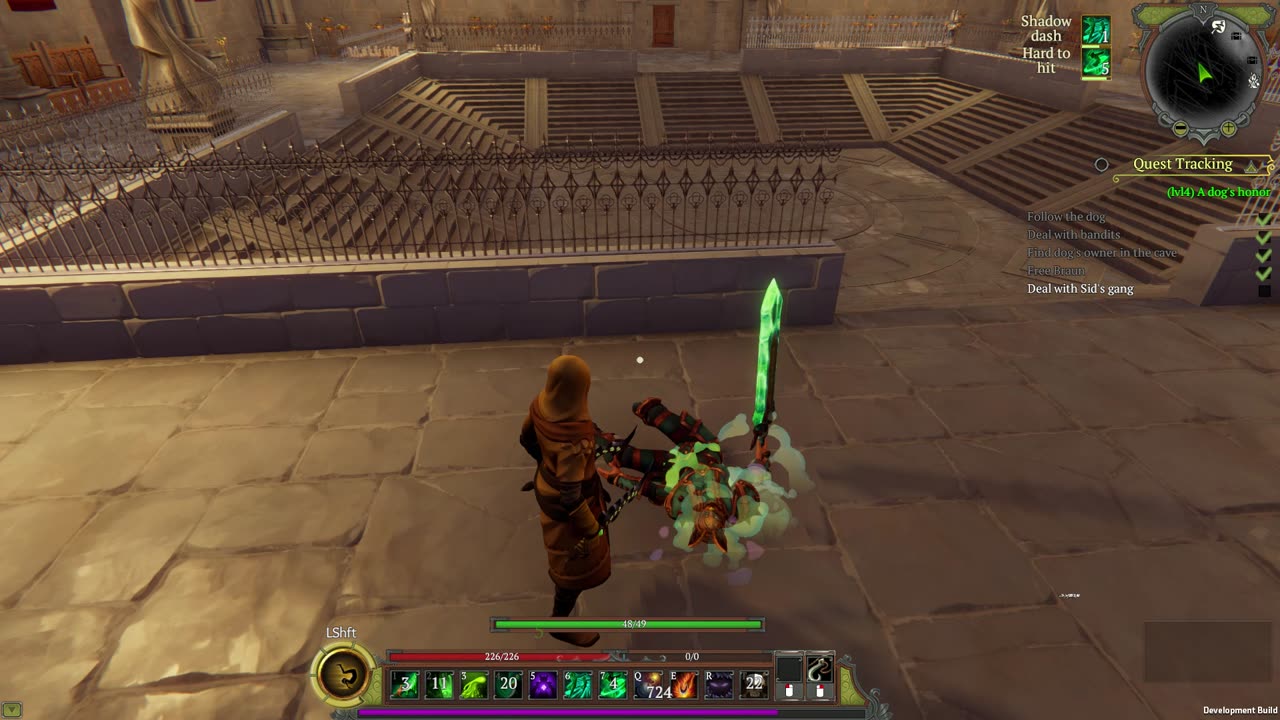This screenshot has width=1280, height=720.
Task: Click the Hard to hit buff icon
Action: pos(1096,62)
